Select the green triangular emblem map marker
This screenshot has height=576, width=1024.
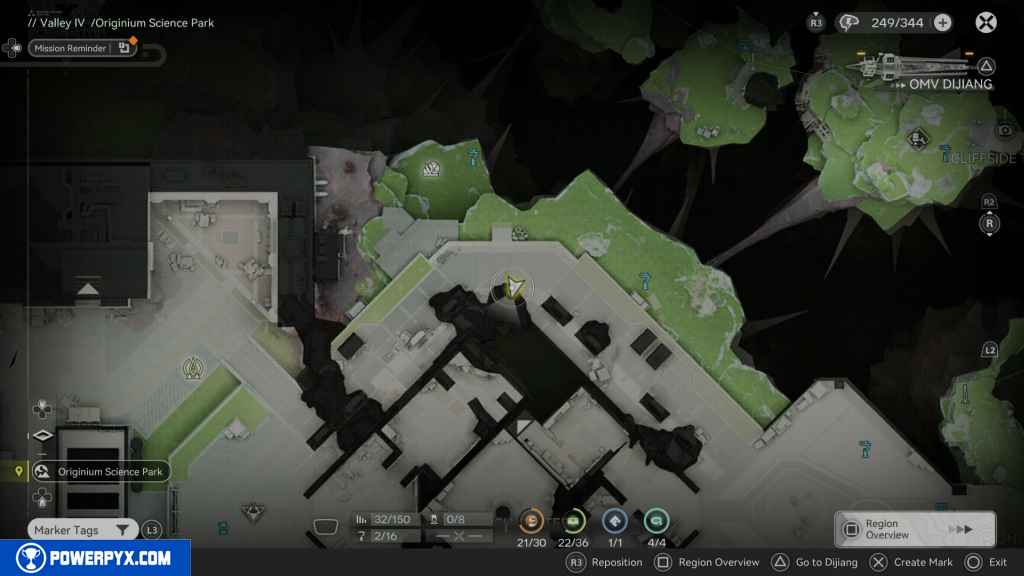coord(192,369)
